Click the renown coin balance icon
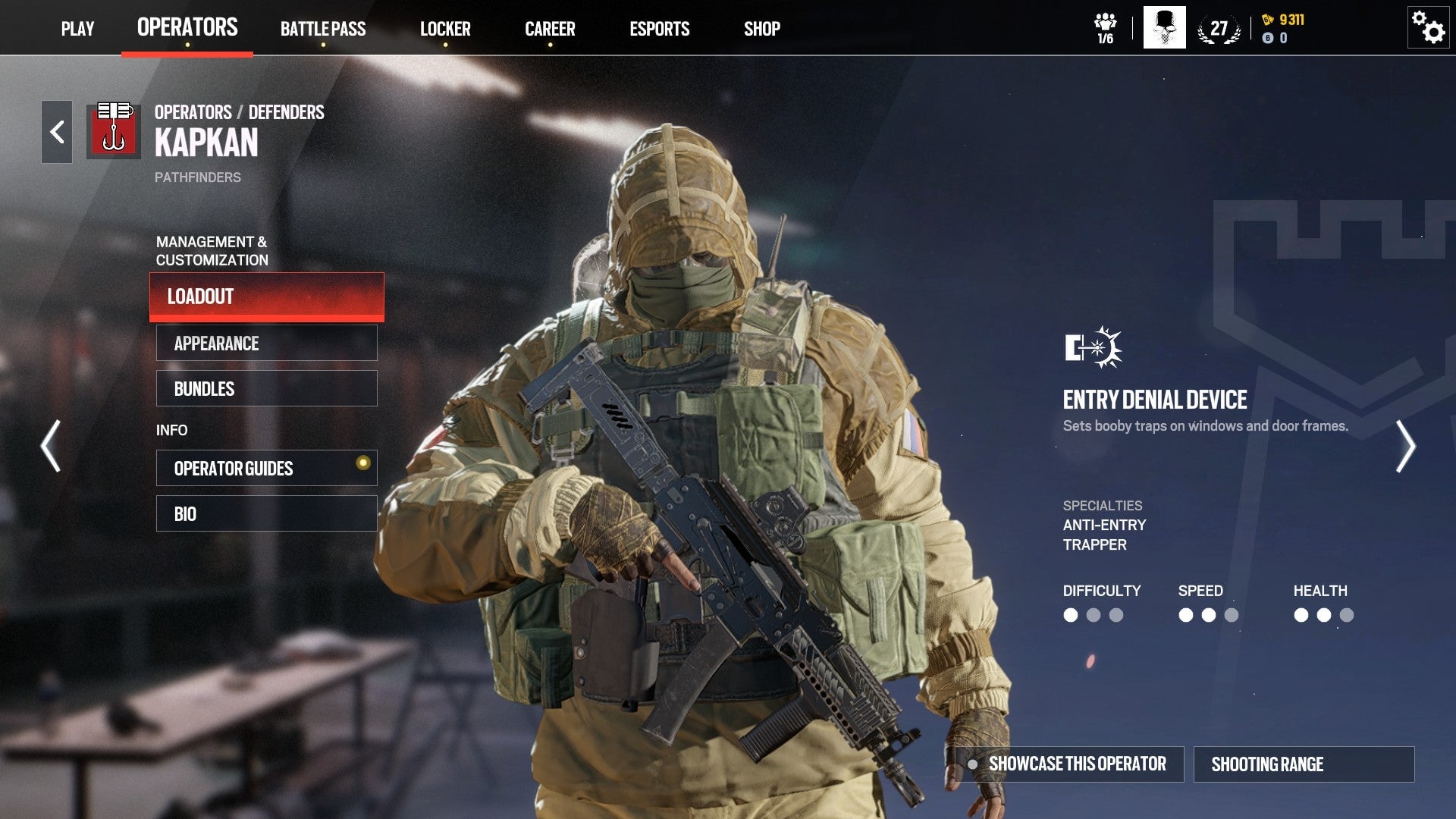 coord(1269,36)
